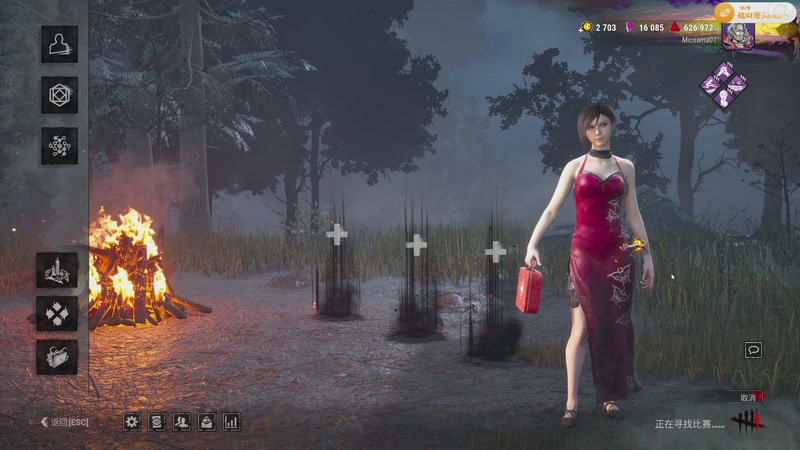Show the bar chart statistics icon
Screen dimensions: 800x450
point(232,422)
